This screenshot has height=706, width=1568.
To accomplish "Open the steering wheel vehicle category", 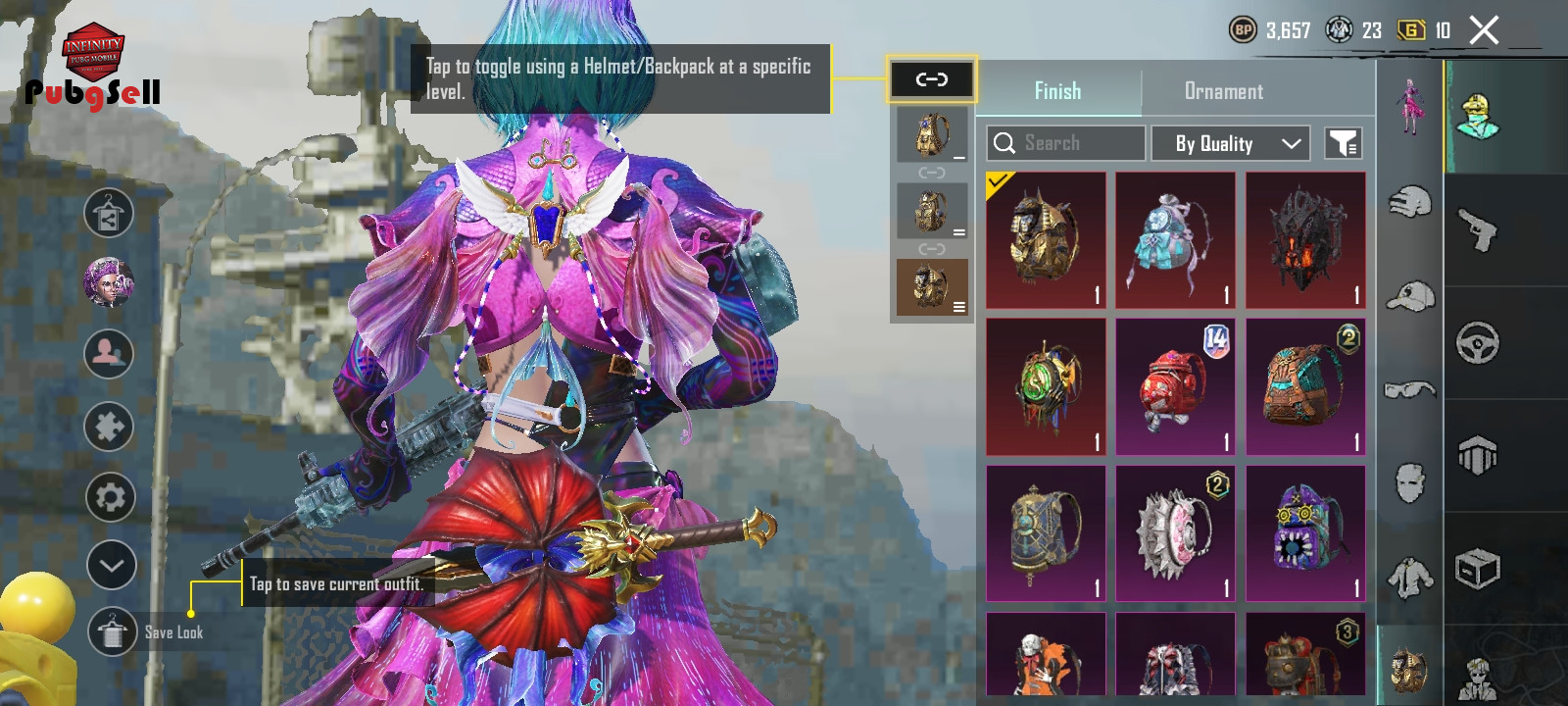I will coord(1477,343).
